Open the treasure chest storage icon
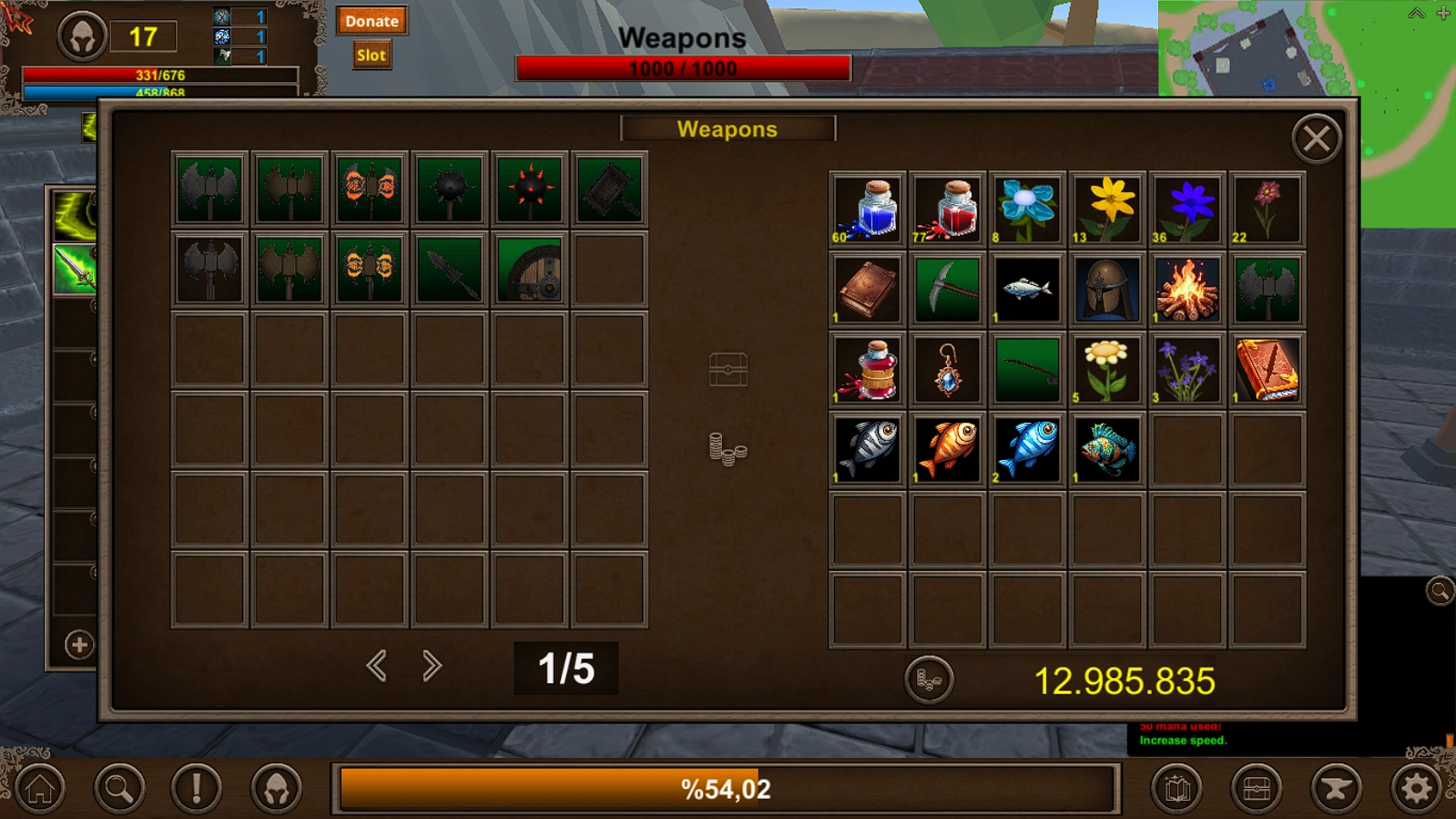Viewport: 1456px width, 819px height. (1256, 789)
